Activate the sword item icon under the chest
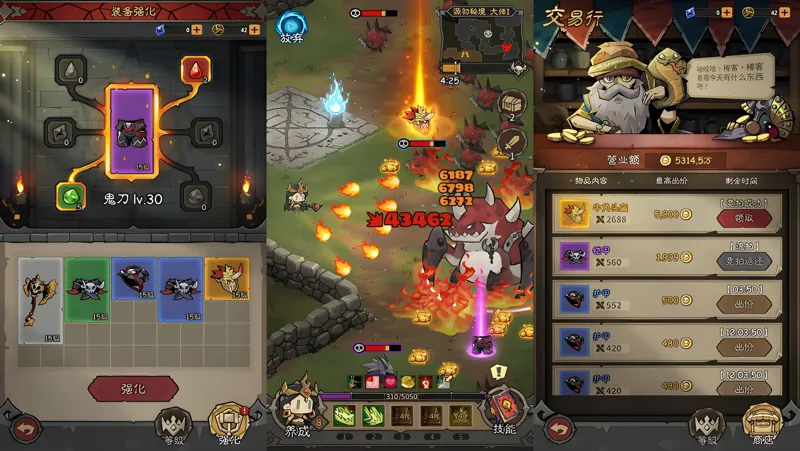The height and width of the screenshot is (451, 800). [x=510, y=148]
